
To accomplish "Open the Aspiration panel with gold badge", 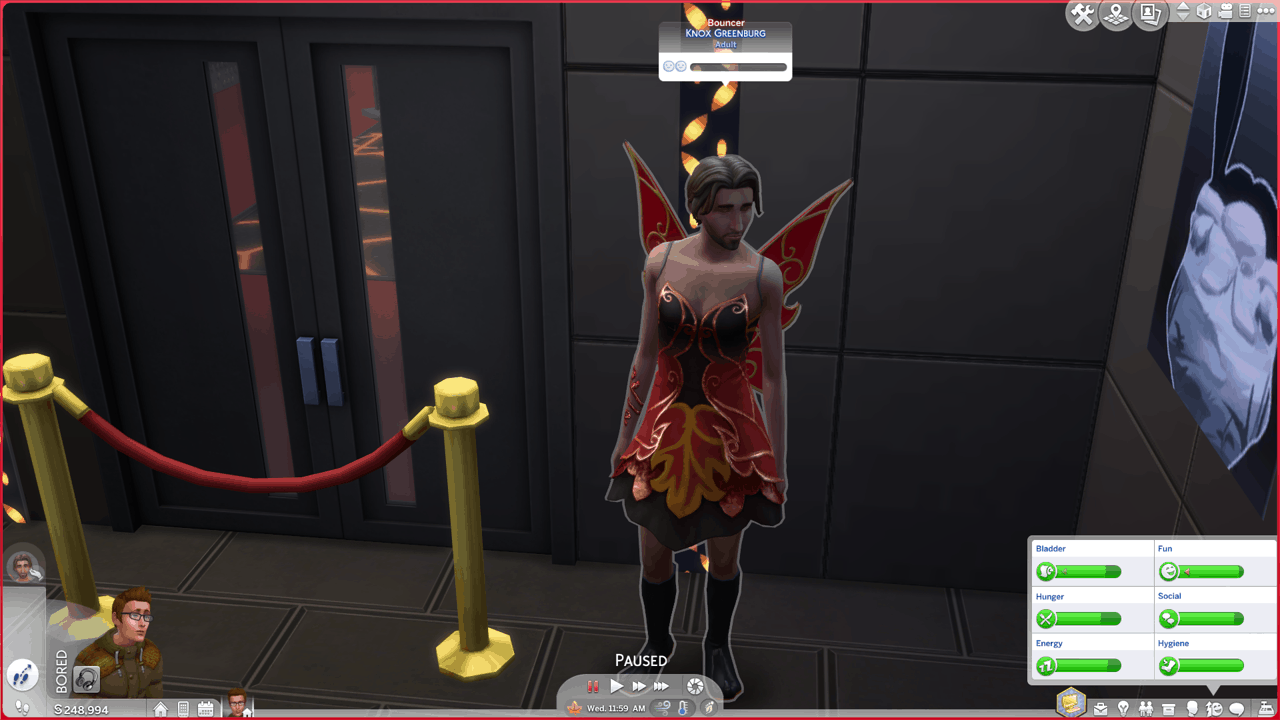I will tap(1071, 703).
